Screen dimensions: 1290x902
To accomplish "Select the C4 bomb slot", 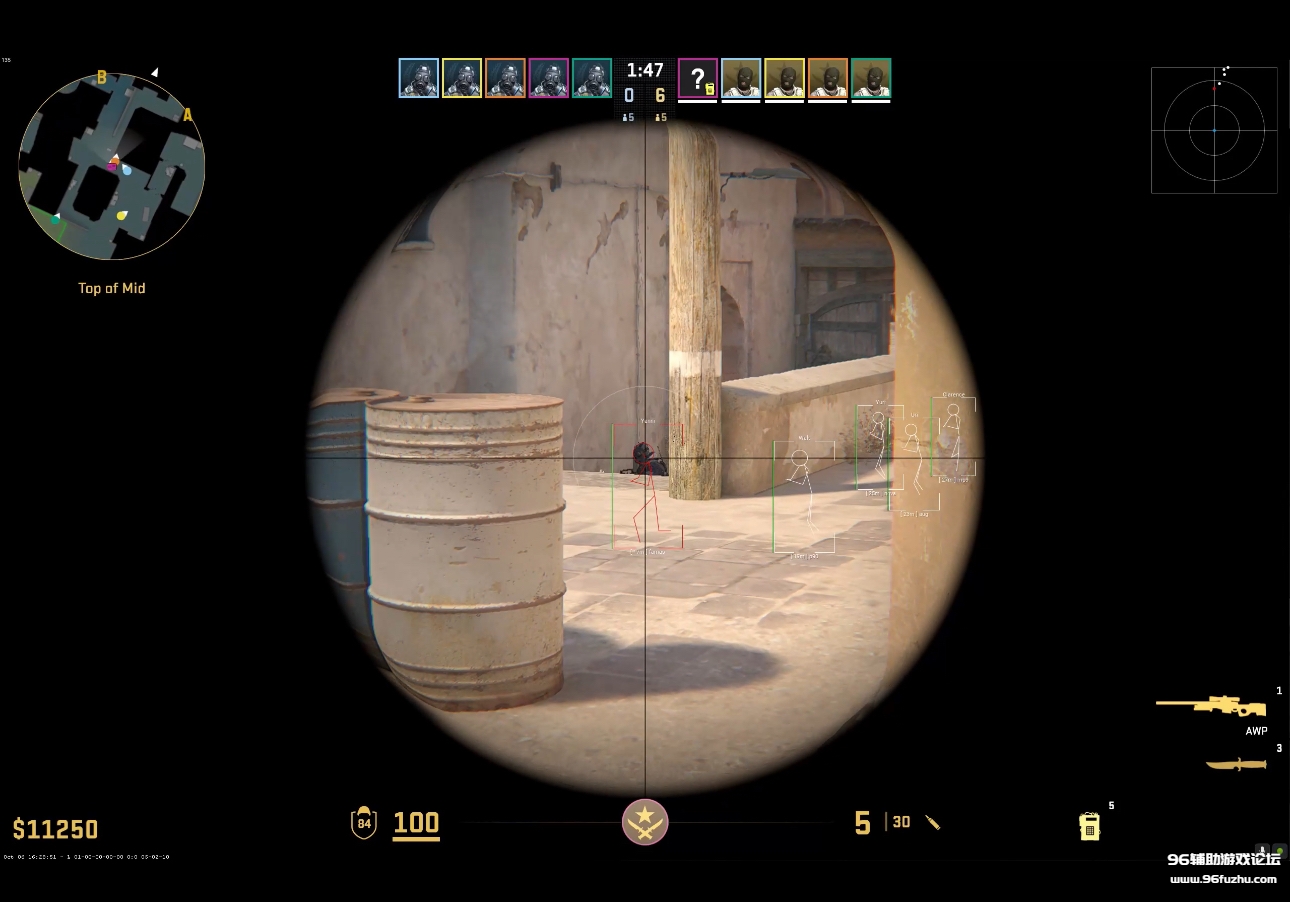I will click(x=1090, y=826).
